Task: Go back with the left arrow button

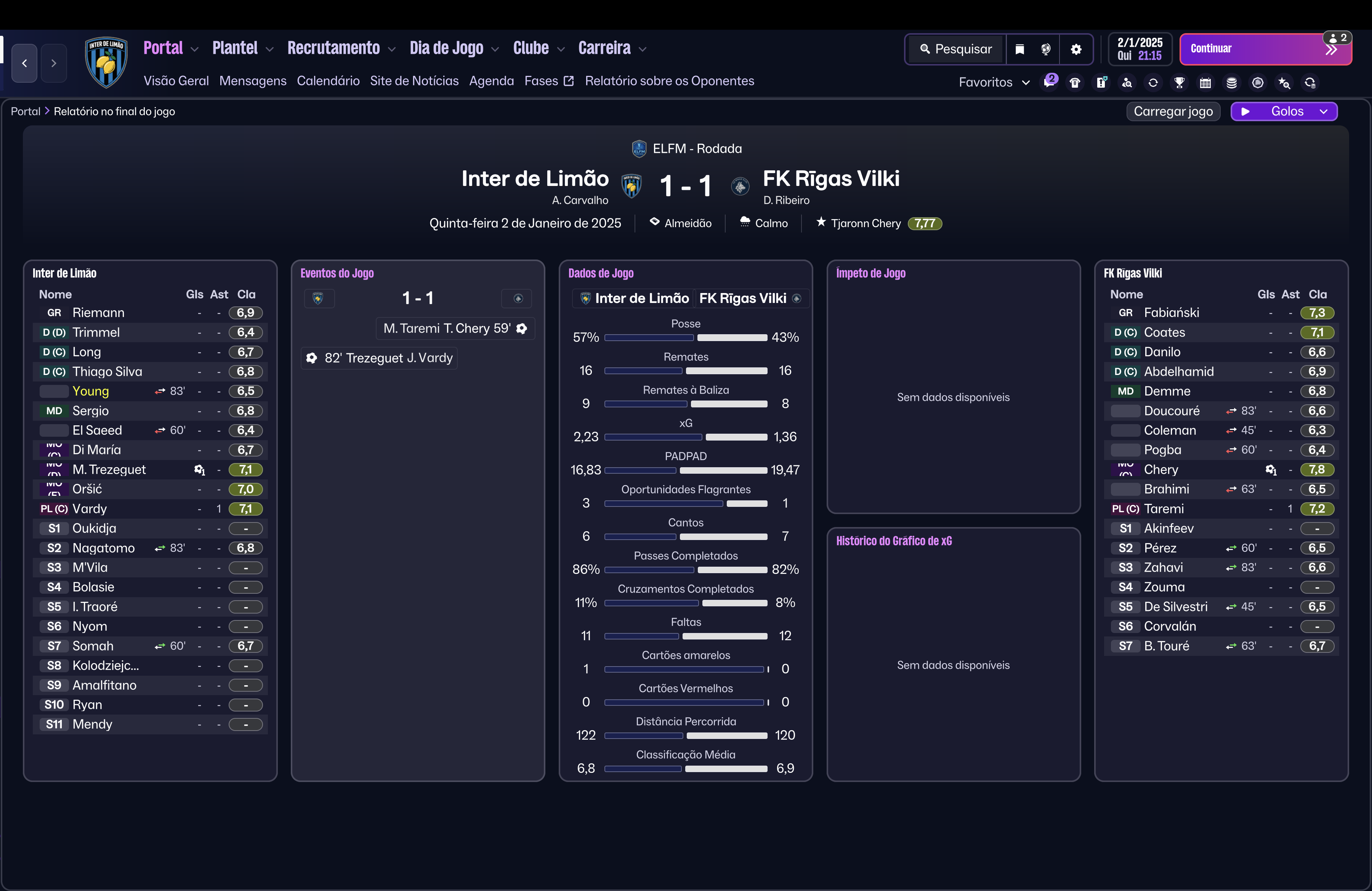Action: [24, 63]
